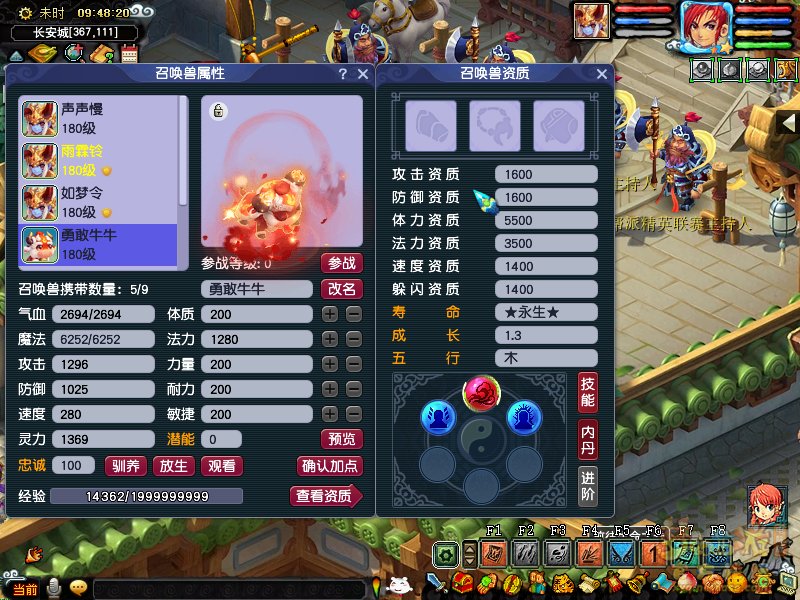Switch to the 技能 tab

(588, 393)
